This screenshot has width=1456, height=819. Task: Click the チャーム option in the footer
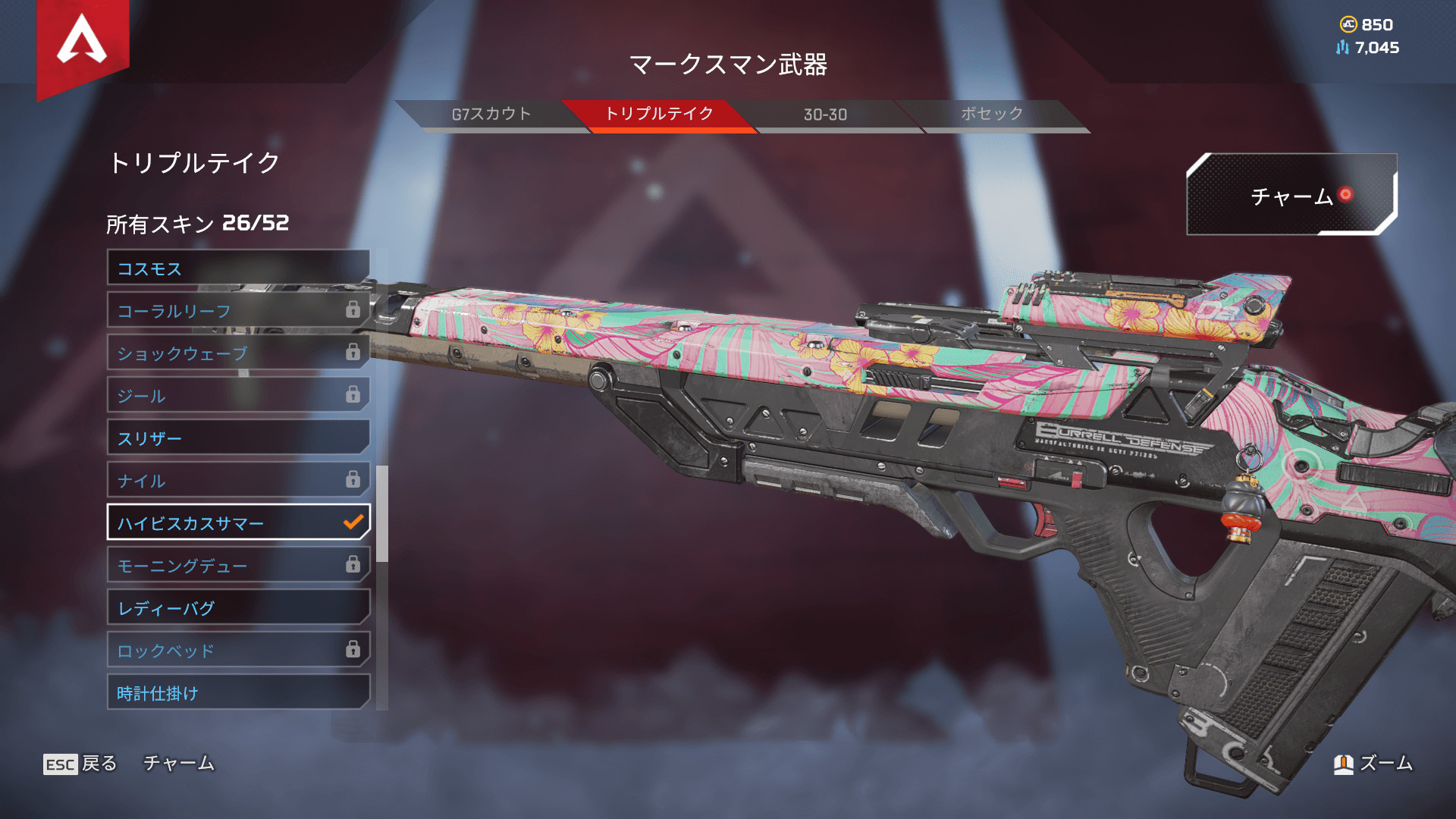(179, 764)
